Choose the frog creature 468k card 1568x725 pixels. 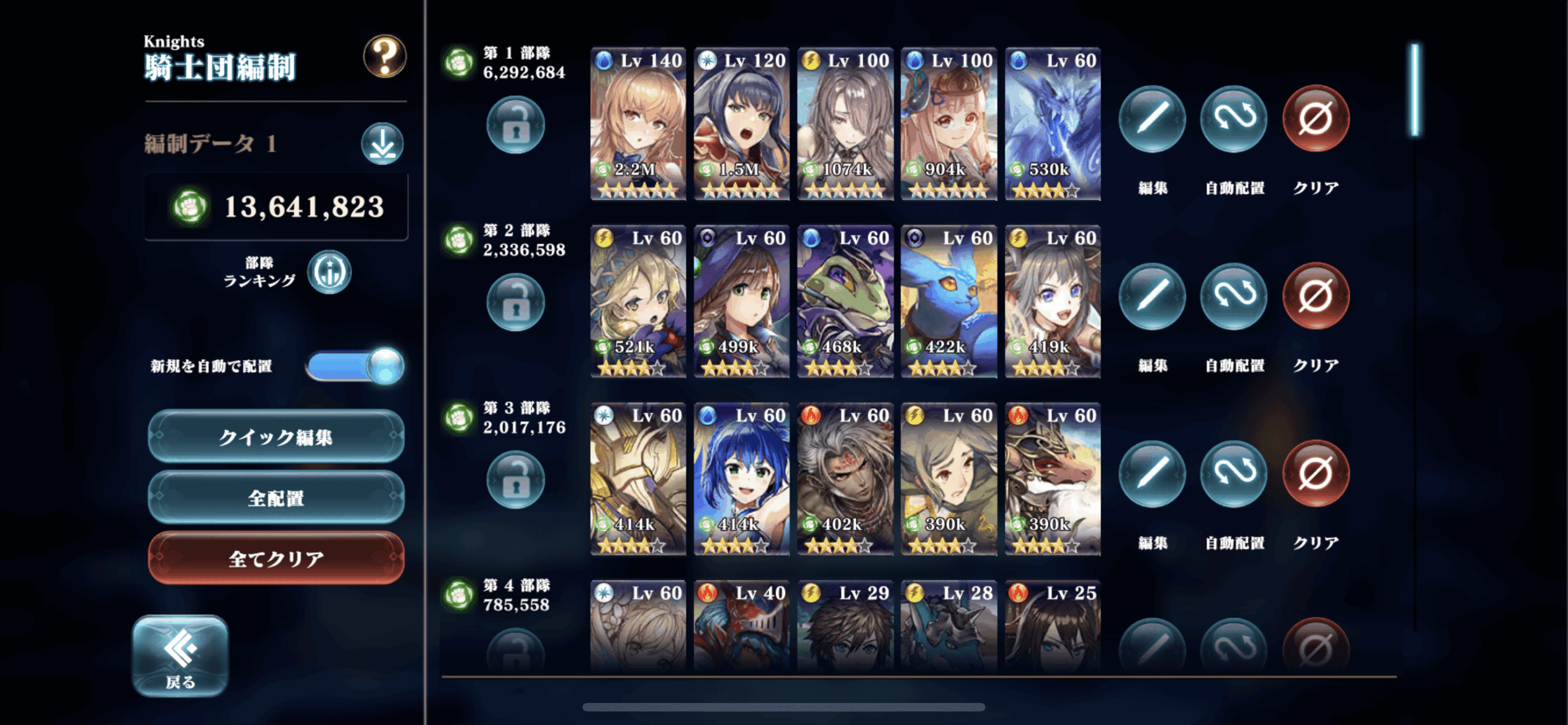[845, 302]
